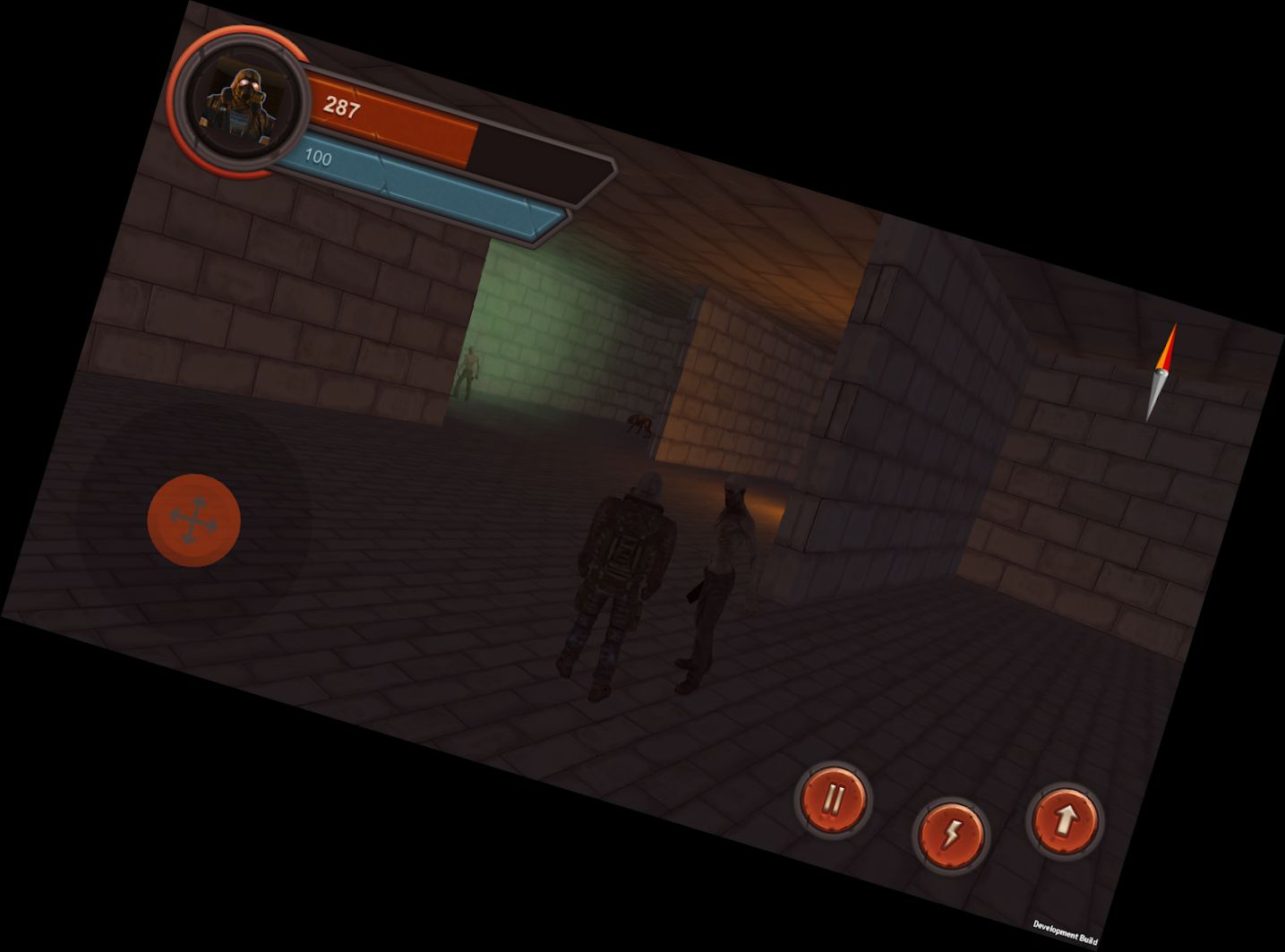Viewport: 1285px width, 952px height.
Task: Toggle pause with the pause icon
Action: pos(833,800)
